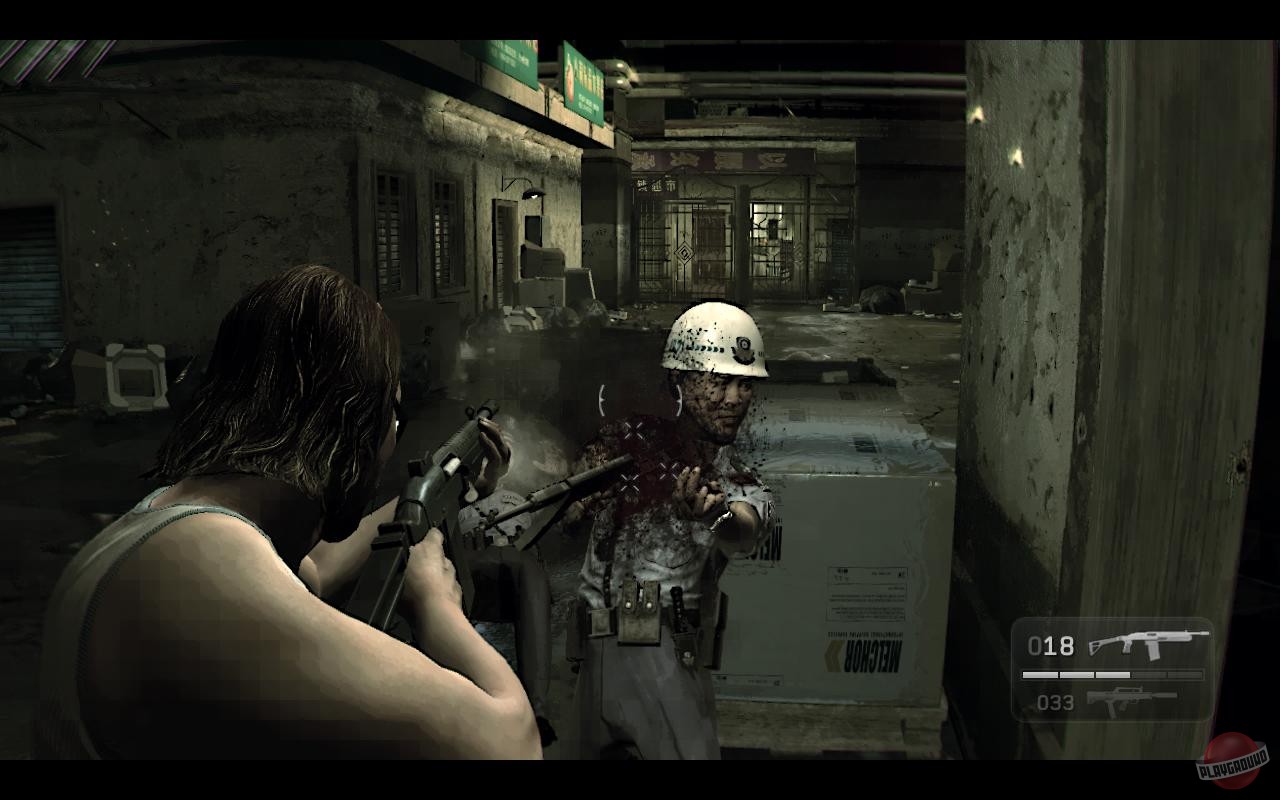Select the 018 ammo counter
This screenshot has height=800, width=1280.
point(1051,647)
